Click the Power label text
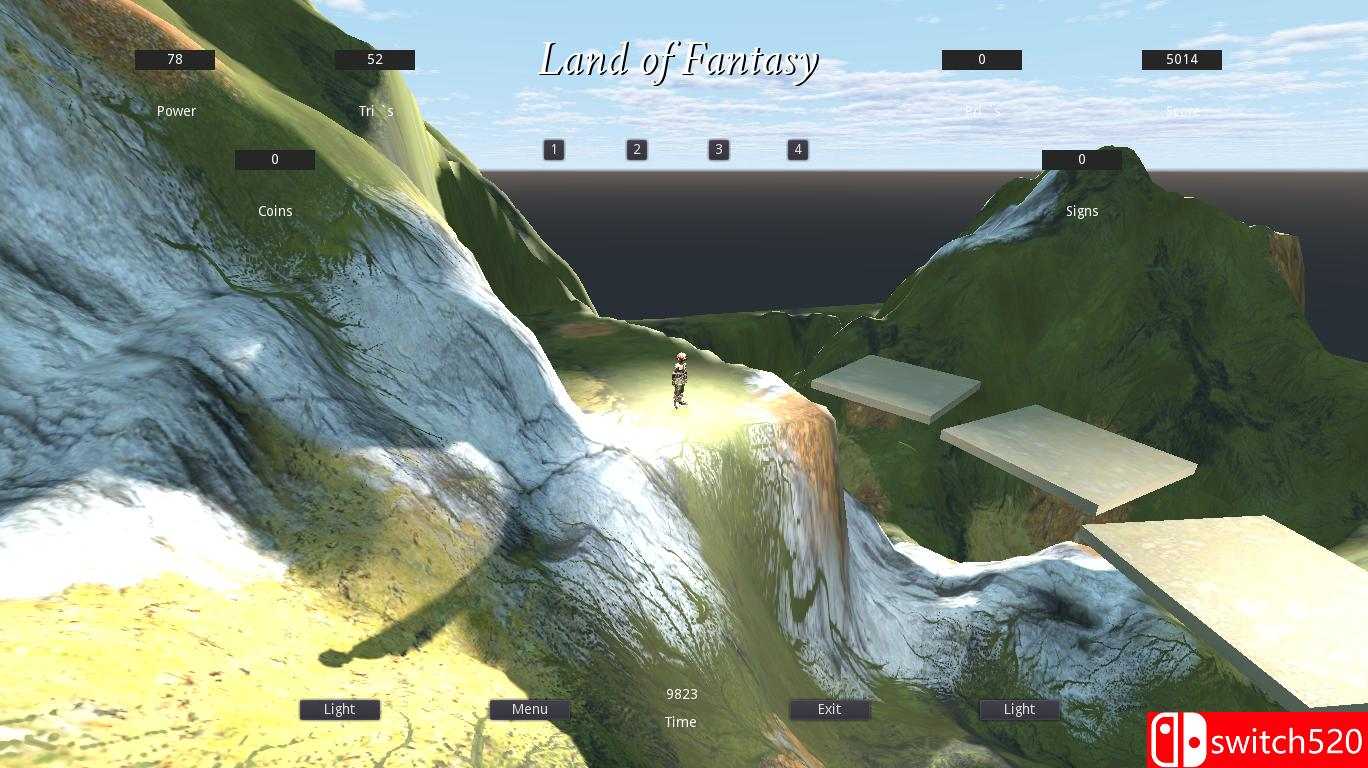The image size is (1368, 768). 176,111
